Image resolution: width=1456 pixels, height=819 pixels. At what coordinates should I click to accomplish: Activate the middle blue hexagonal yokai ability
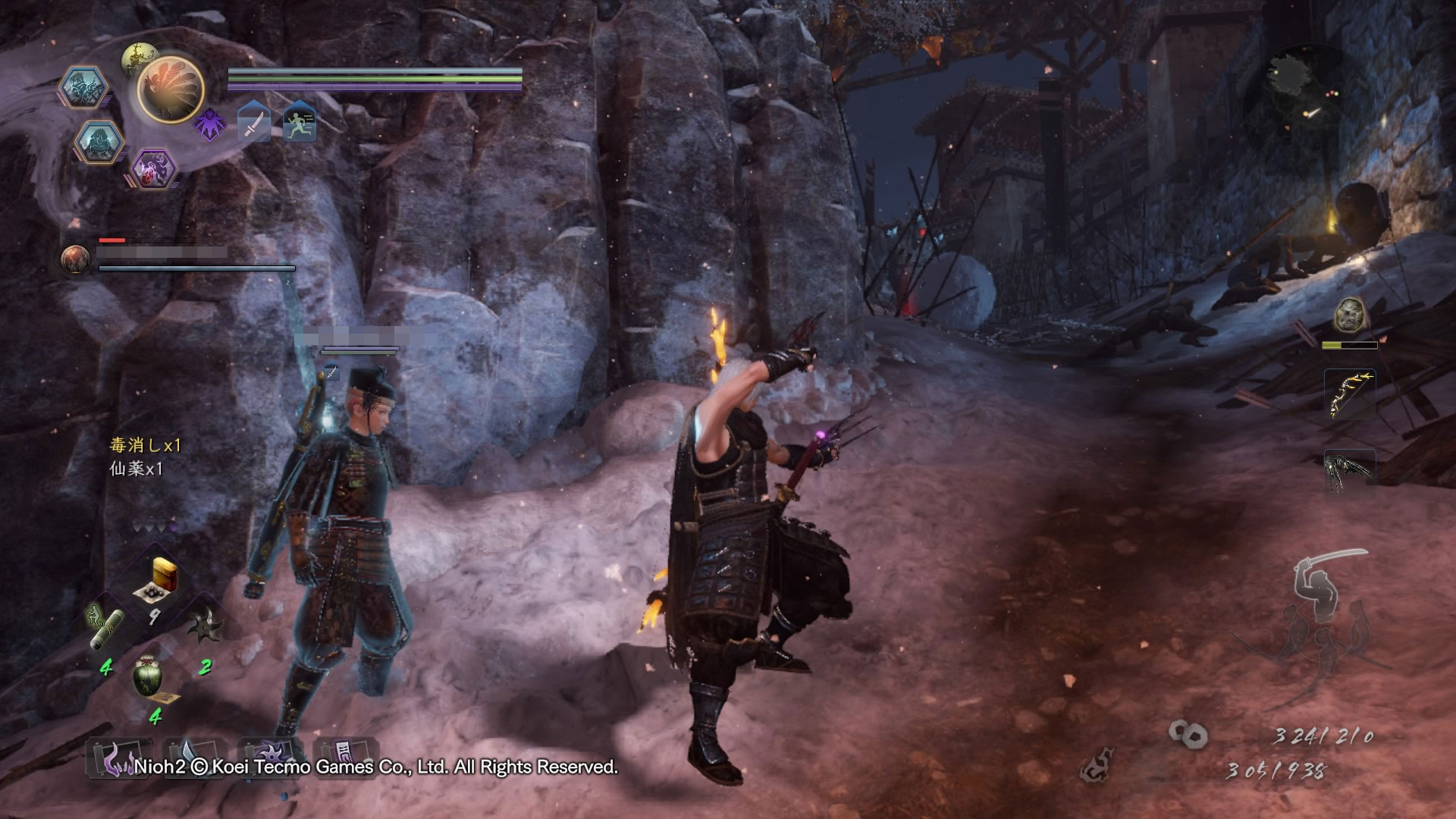pos(99,142)
